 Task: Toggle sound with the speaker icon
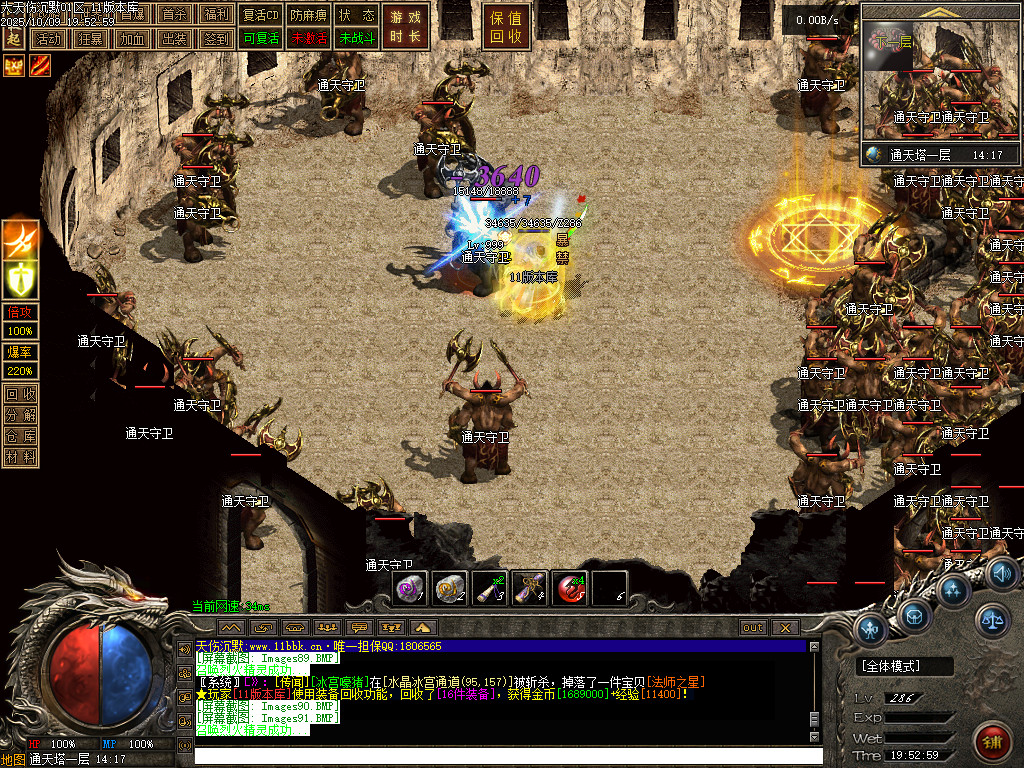(x=1002, y=573)
